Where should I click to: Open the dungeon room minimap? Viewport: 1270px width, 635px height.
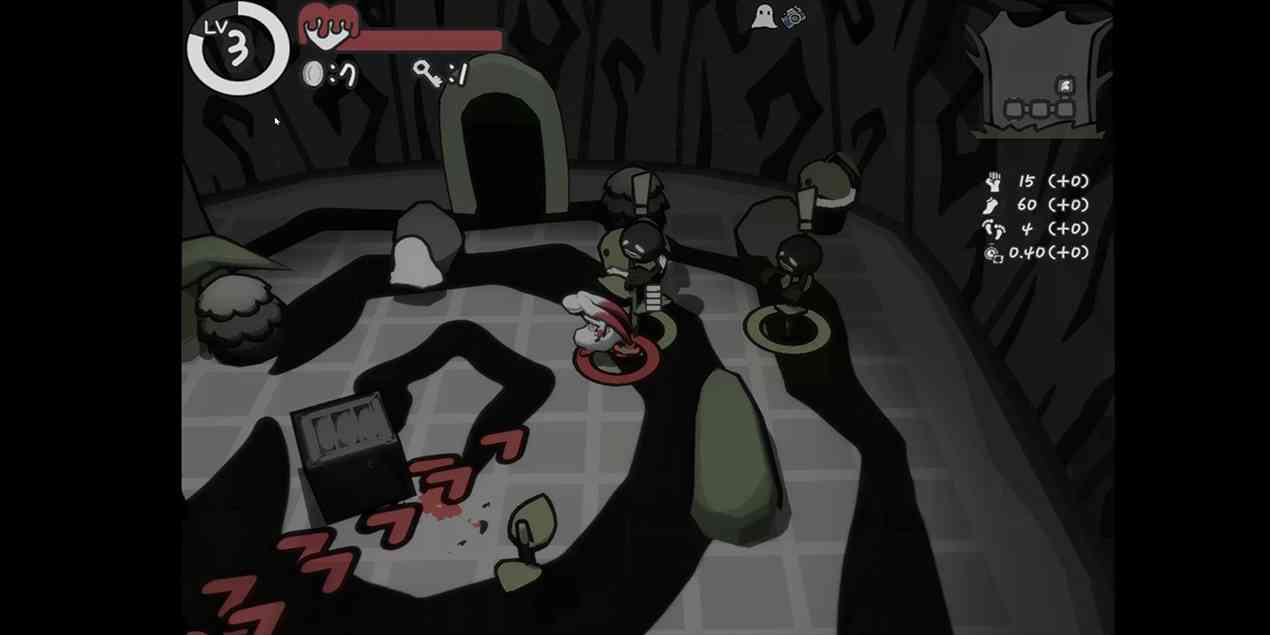(x=1040, y=77)
